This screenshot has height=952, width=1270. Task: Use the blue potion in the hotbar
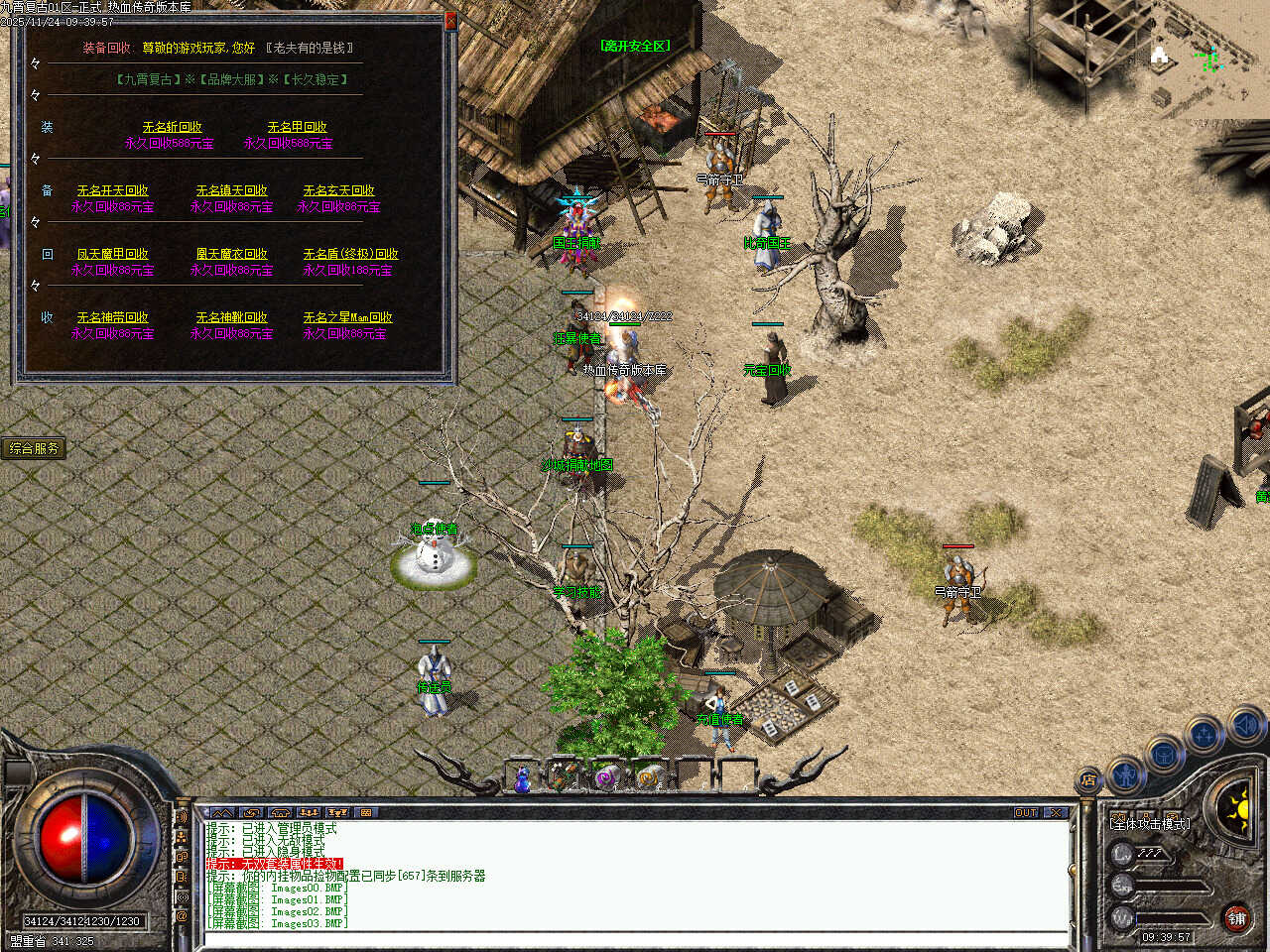(x=522, y=778)
